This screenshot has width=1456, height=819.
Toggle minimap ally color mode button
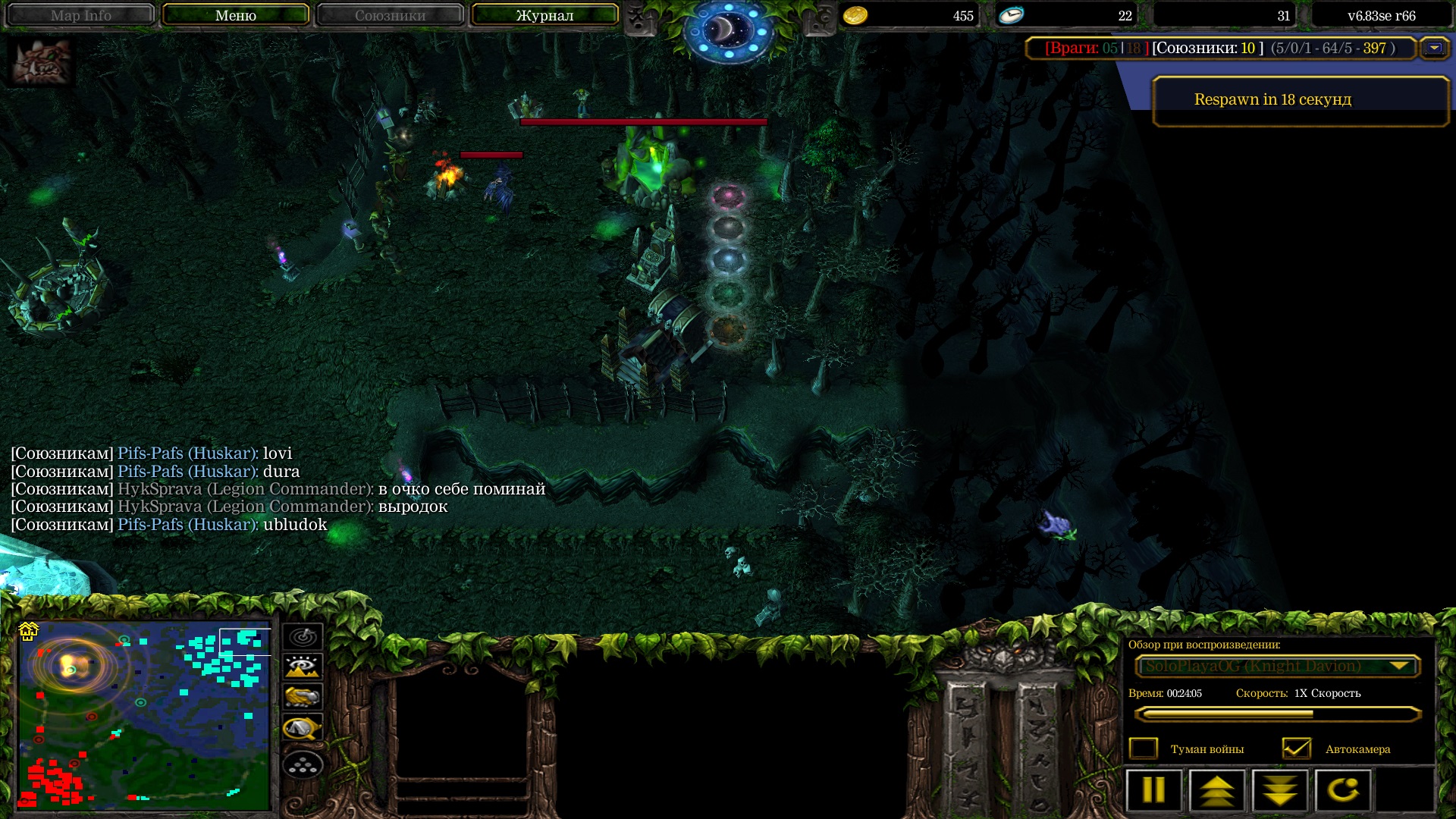pos(303,697)
